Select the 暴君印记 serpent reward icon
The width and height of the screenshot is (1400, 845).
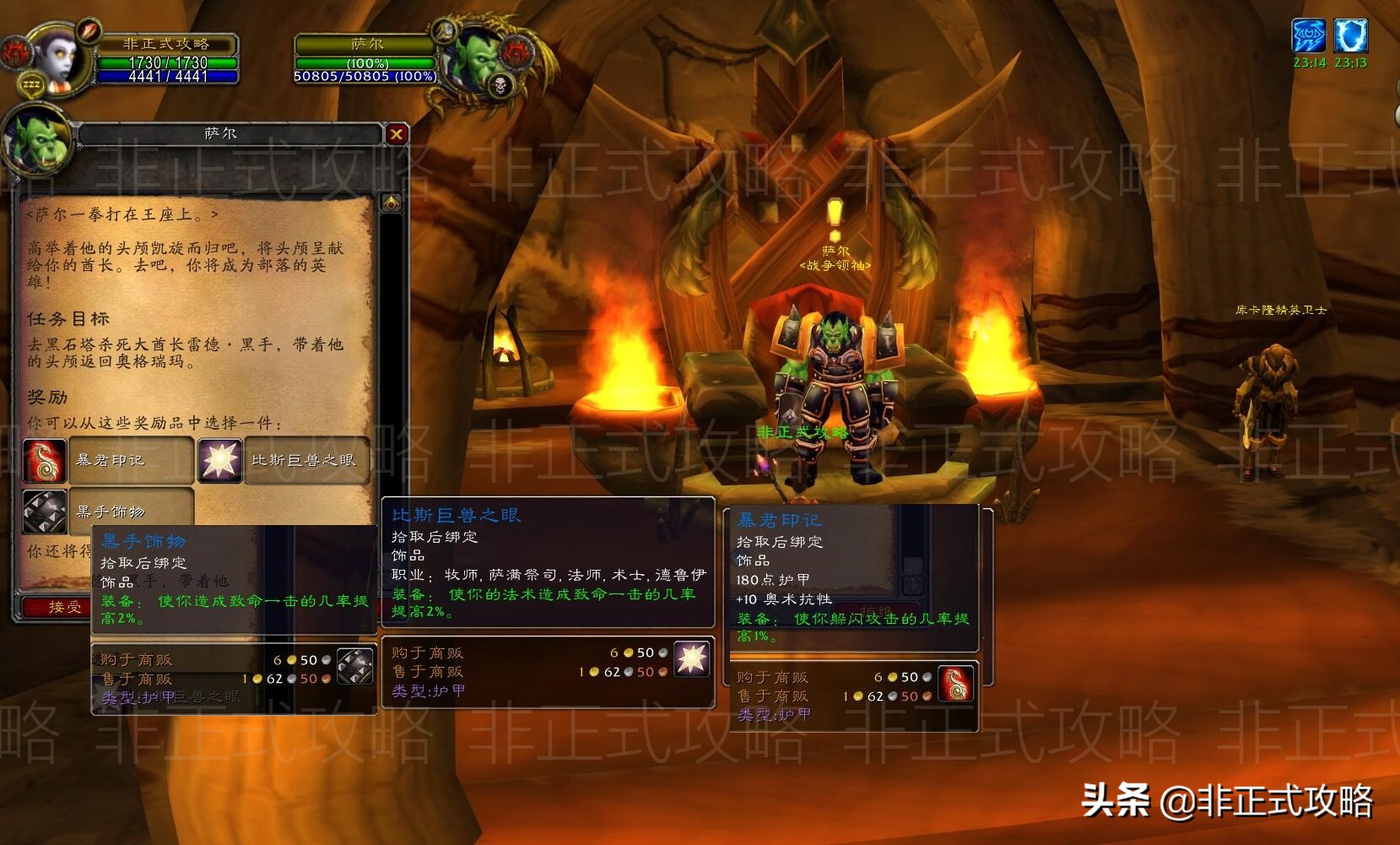(45, 460)
